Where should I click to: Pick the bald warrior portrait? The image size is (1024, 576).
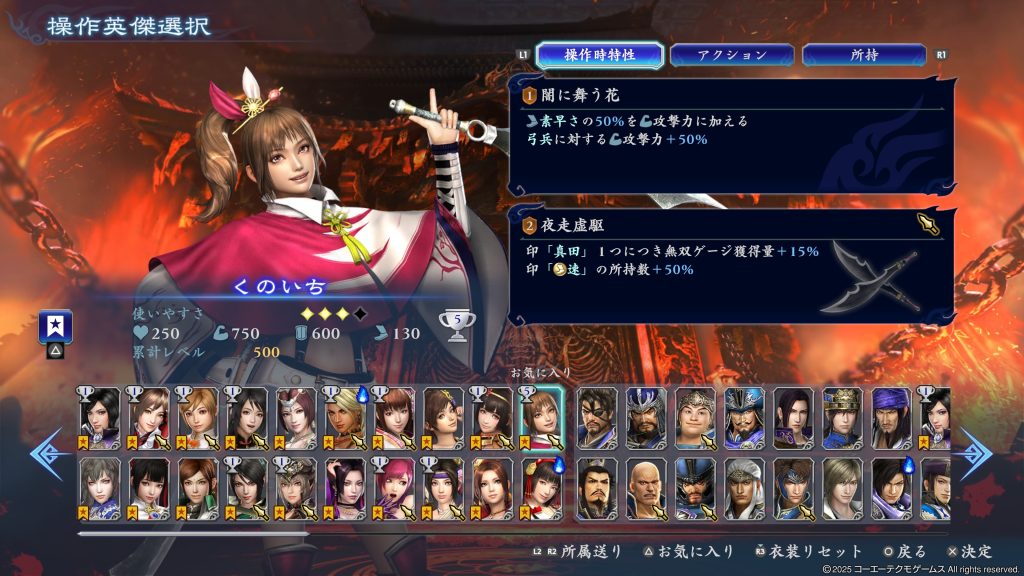[646, 487]
